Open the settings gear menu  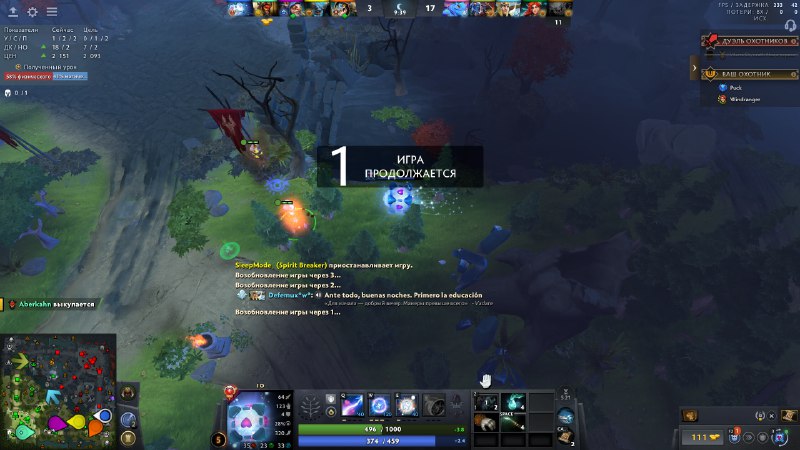coord(32,12)
